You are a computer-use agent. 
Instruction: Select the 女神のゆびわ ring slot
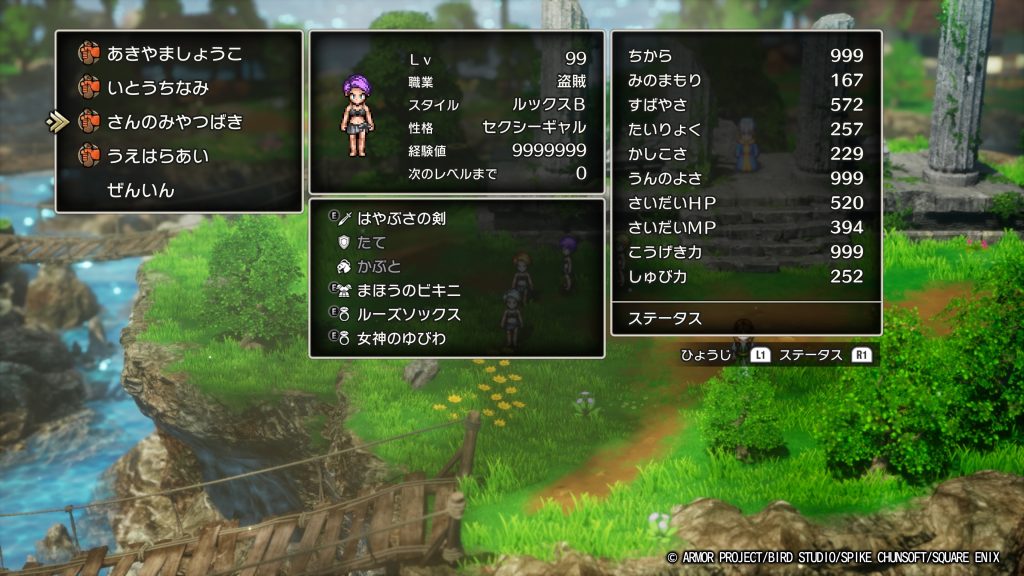point(401,338)
